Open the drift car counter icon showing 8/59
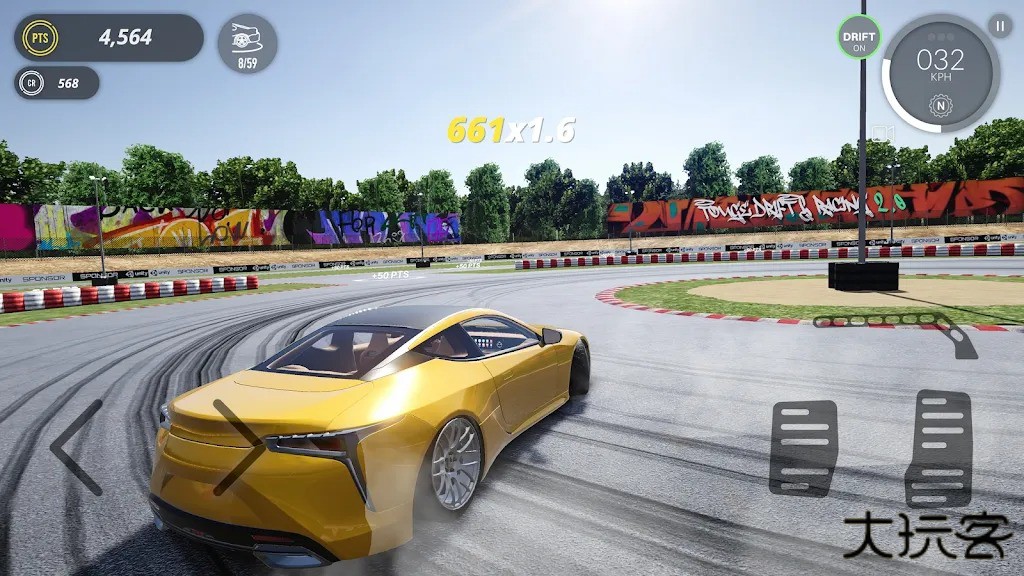This screenshot has width=1024, height=576. point(247,43)
